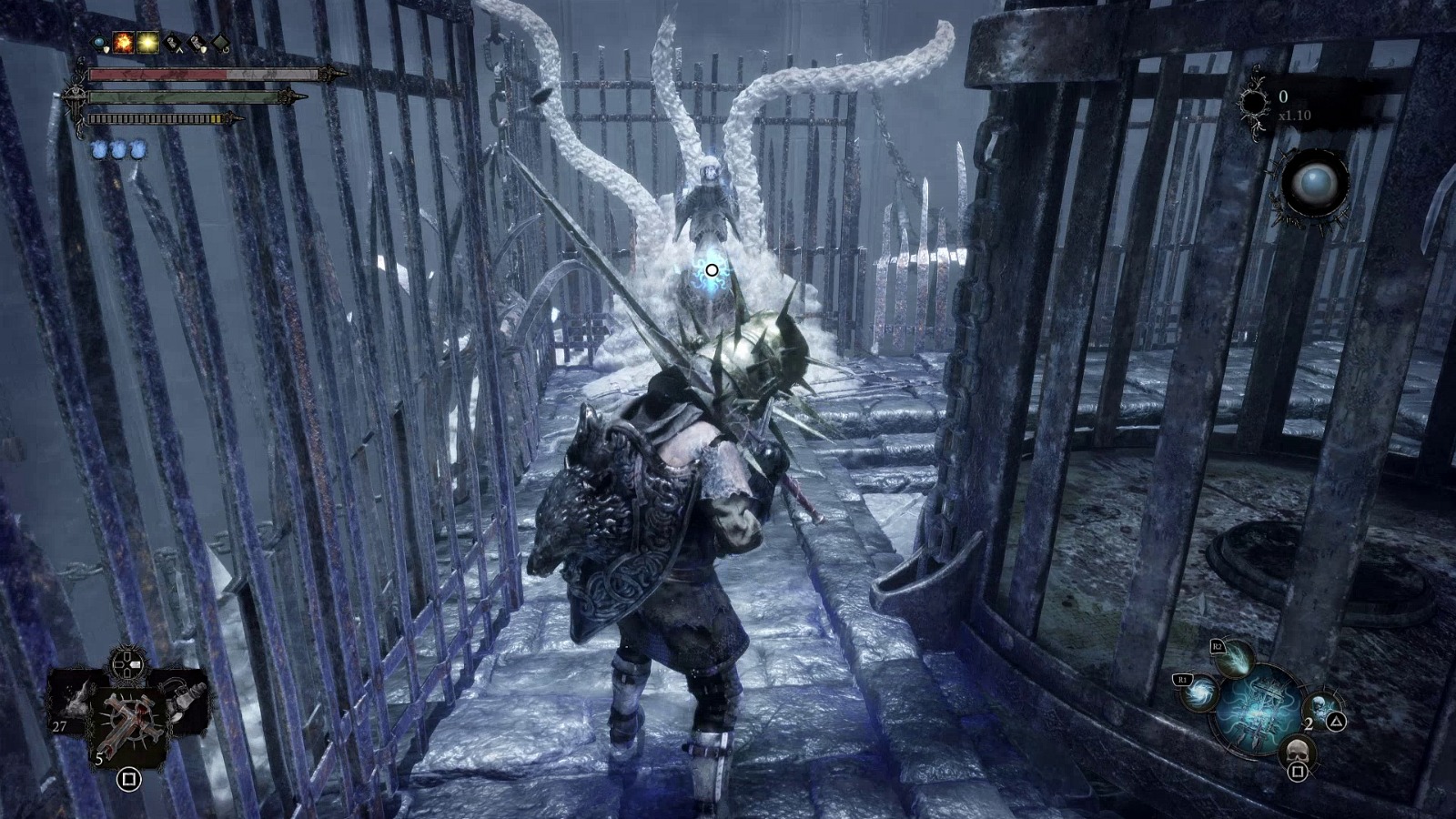Select the pickaxe diamond equipment icon
1456x819 pixels.
click(173, 43)
